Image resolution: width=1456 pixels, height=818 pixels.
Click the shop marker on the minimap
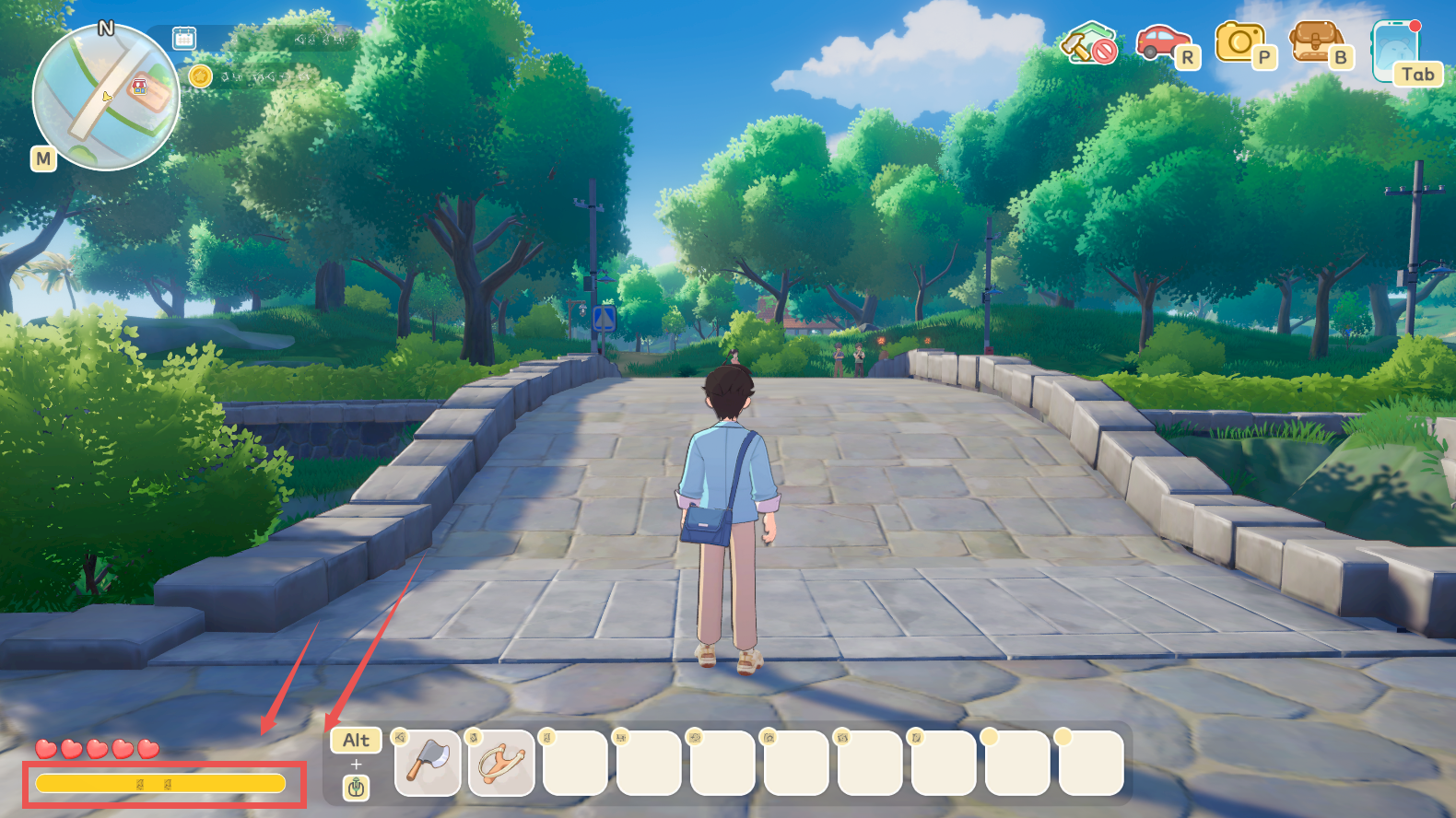pos(139,87)
